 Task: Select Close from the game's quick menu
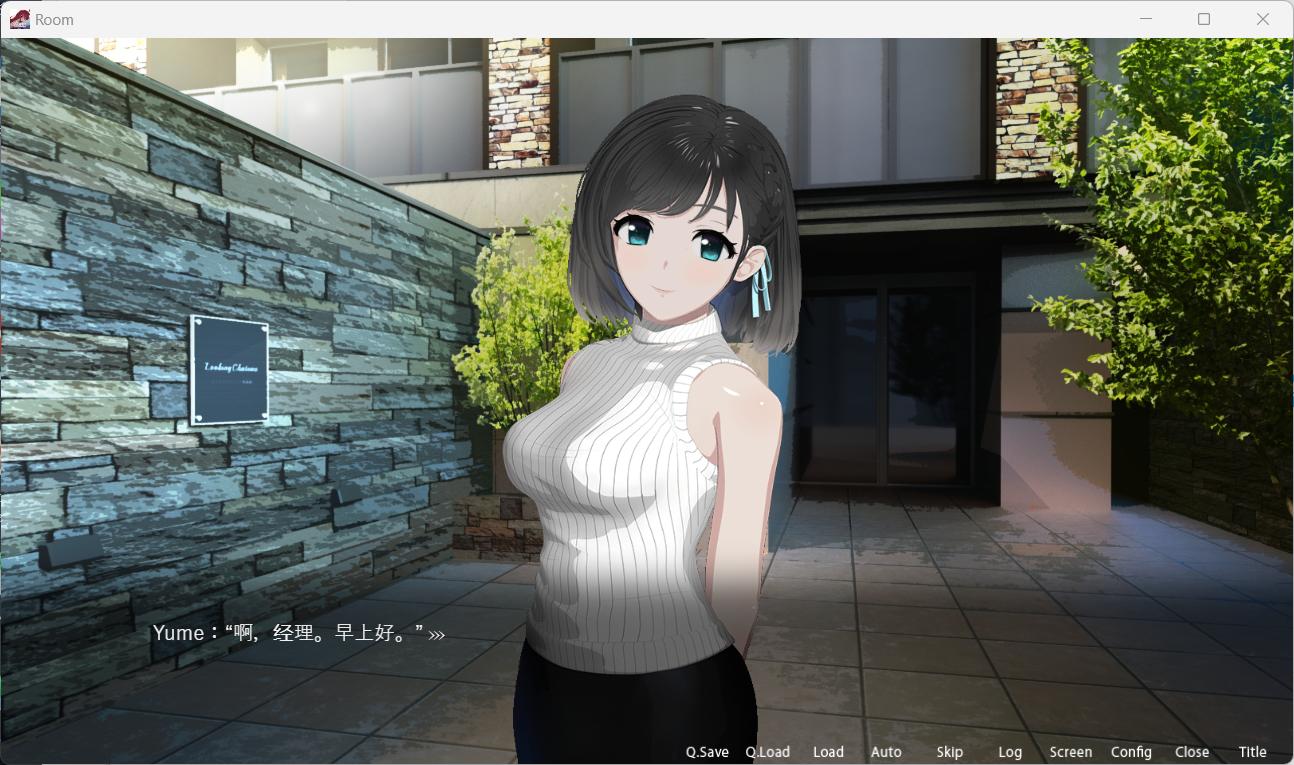(x=1192, y=751)
